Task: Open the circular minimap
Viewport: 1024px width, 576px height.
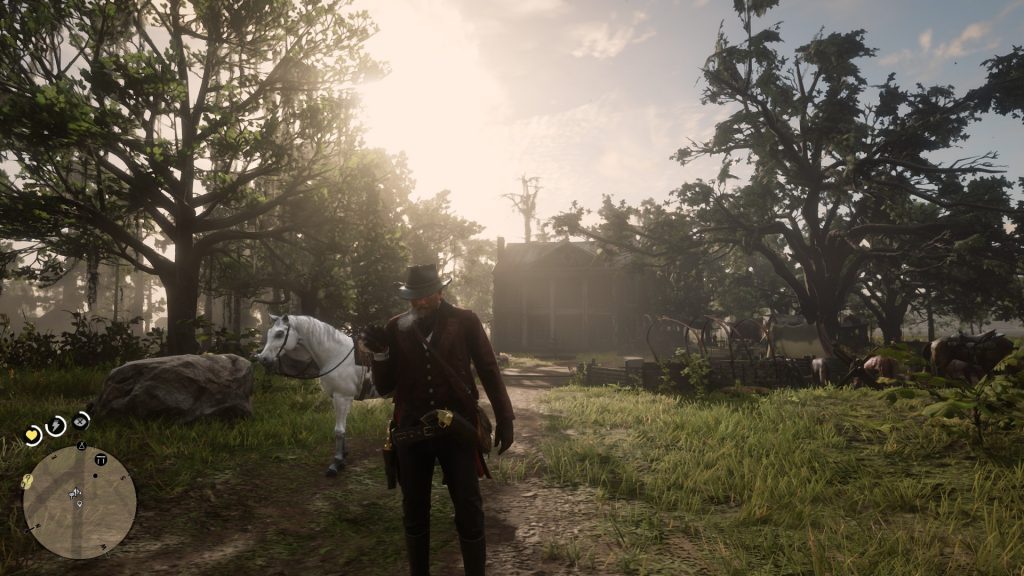Action: pos(79,501)
